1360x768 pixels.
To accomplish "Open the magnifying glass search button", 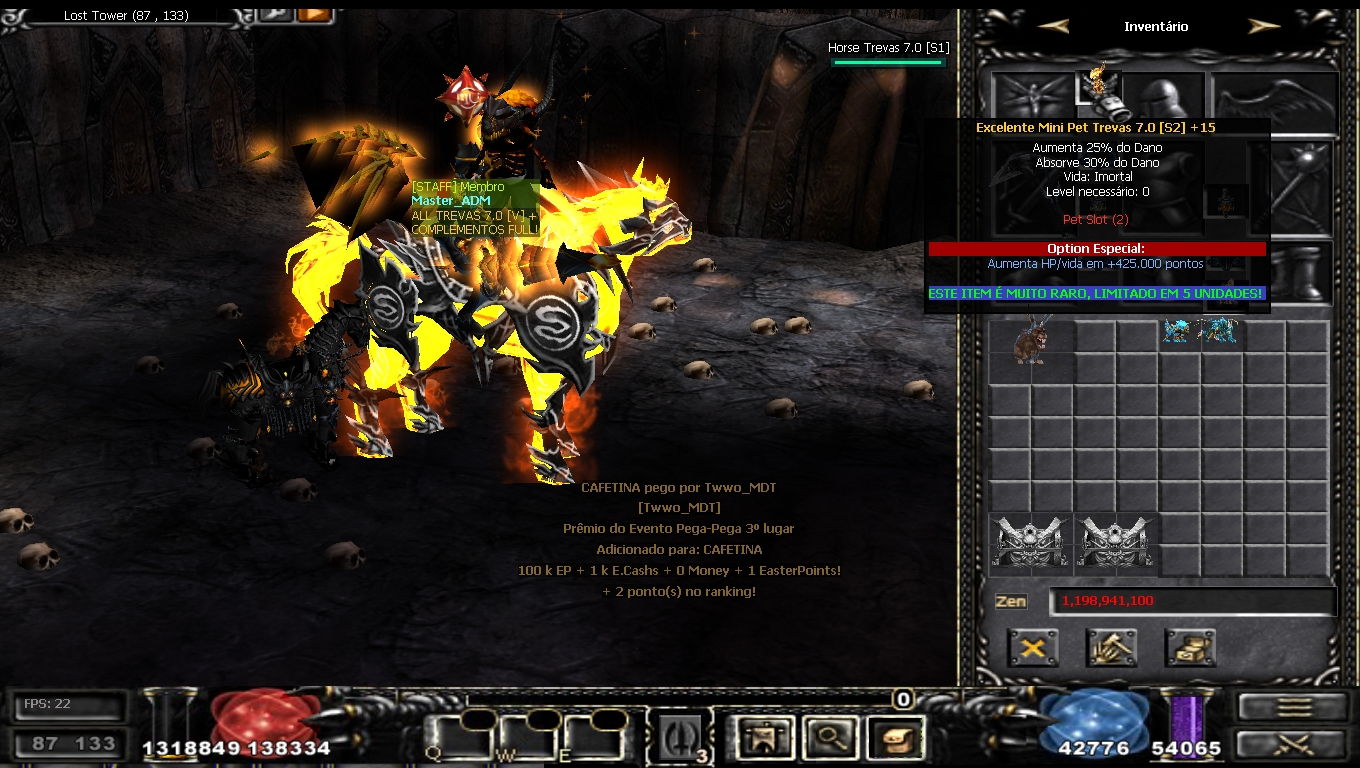I will coord(827,738).
